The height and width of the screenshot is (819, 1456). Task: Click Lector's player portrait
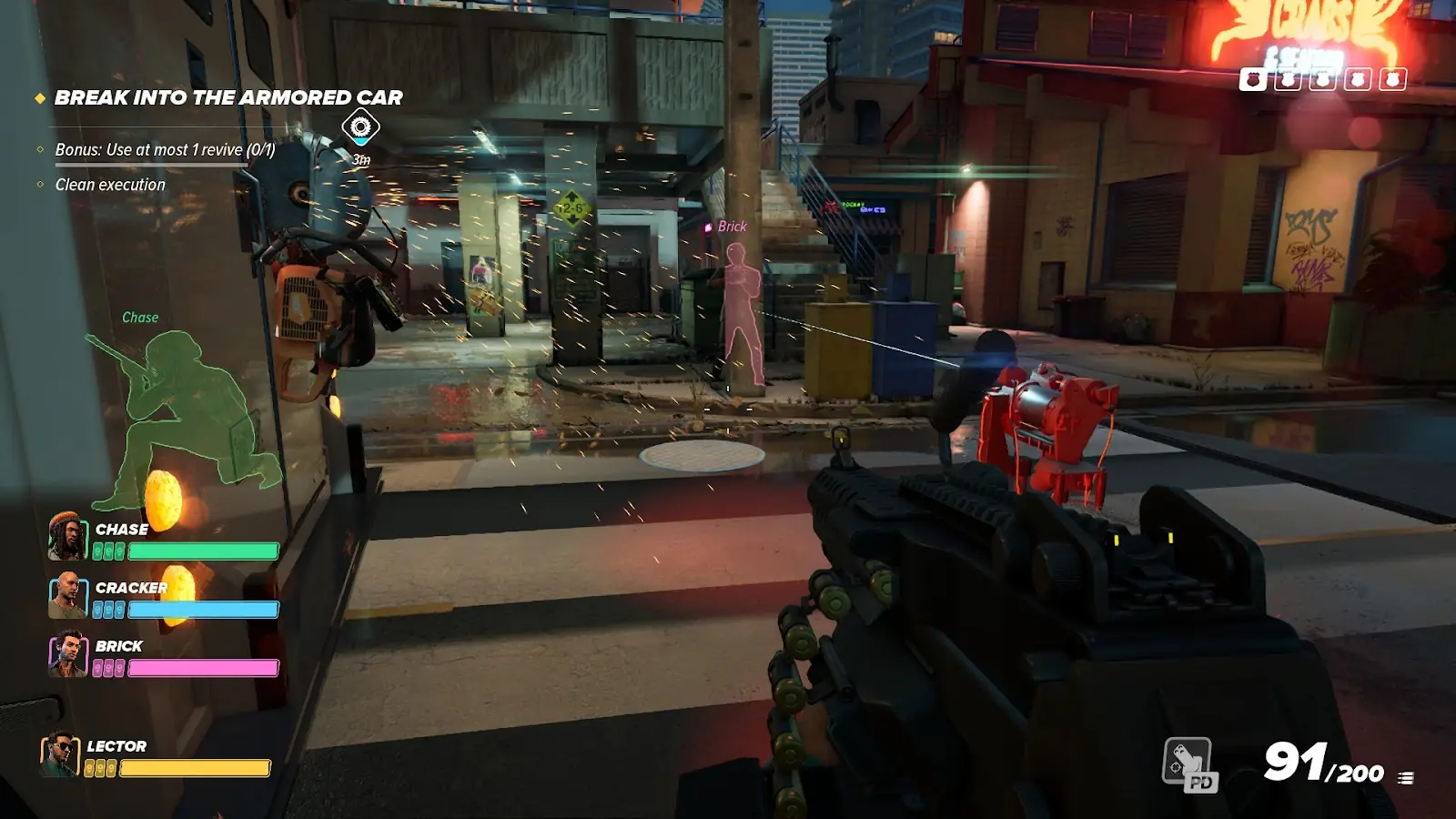[x=59, y=754]
